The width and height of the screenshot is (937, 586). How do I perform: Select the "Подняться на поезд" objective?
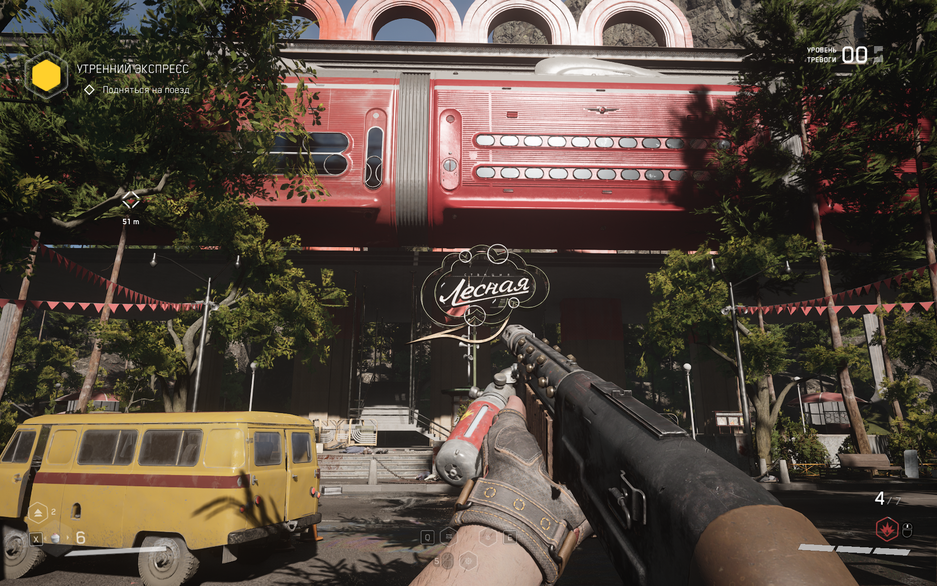tap(145, 90)
